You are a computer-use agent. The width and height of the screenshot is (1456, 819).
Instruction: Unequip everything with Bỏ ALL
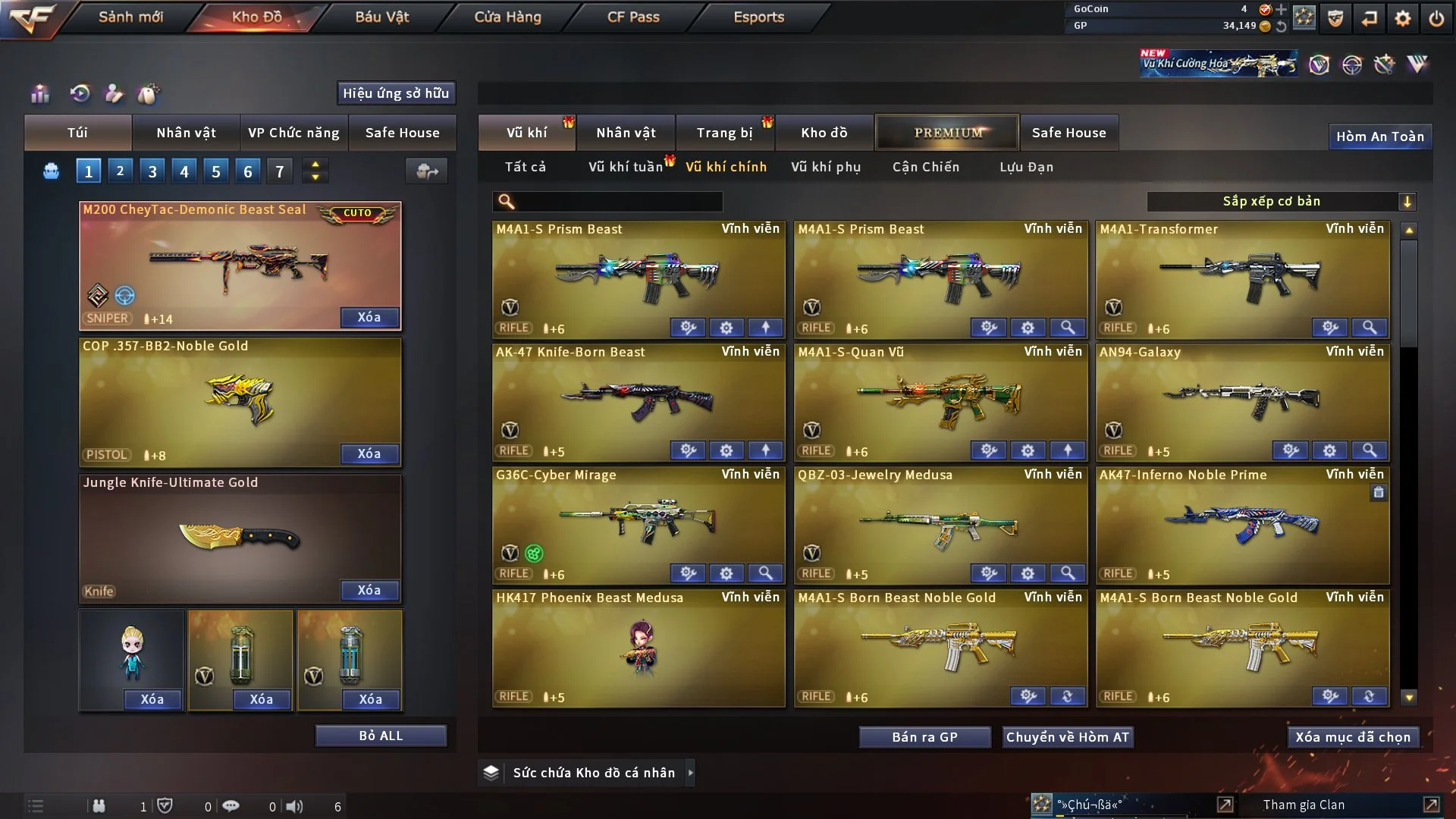coord(381,736)
